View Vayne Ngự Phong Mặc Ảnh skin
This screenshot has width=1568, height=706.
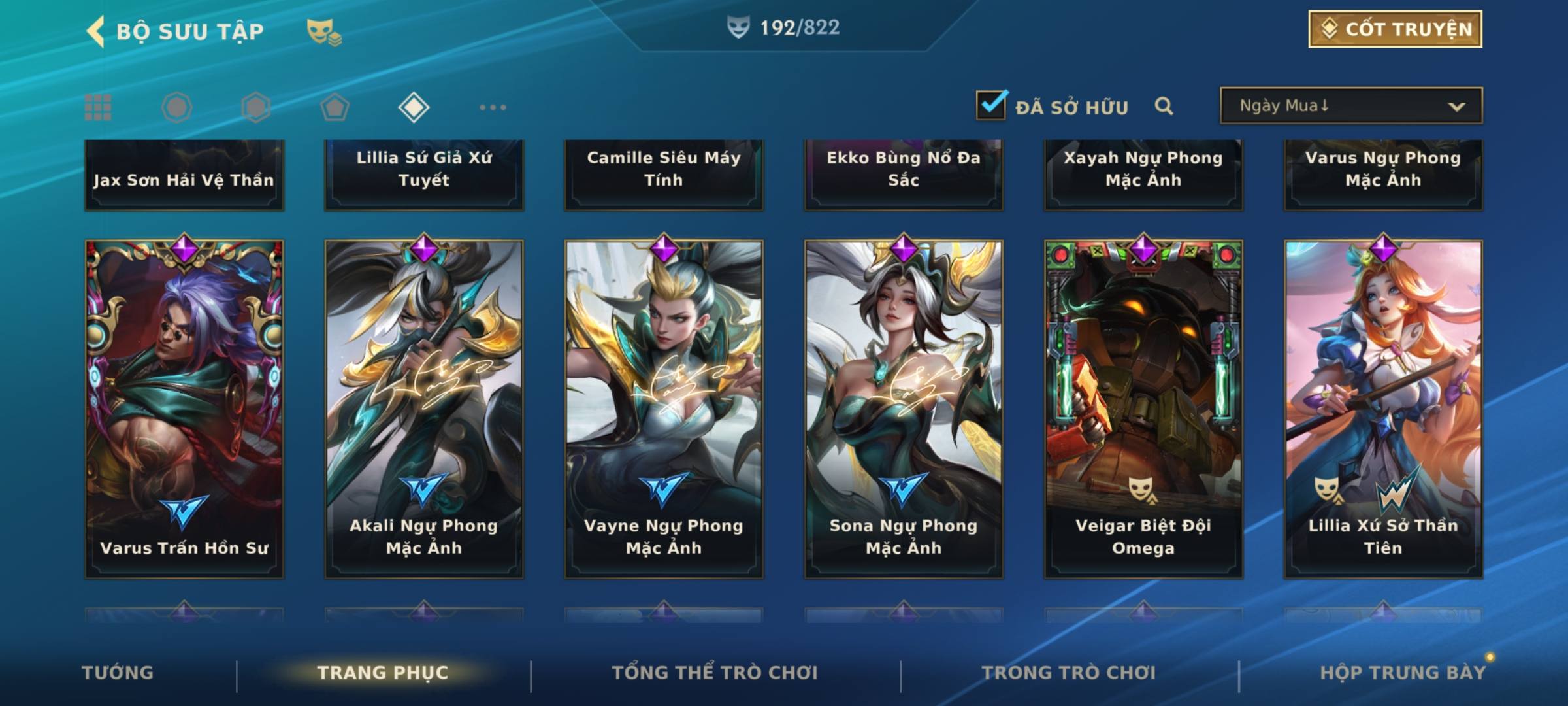[x=664, y=409]
